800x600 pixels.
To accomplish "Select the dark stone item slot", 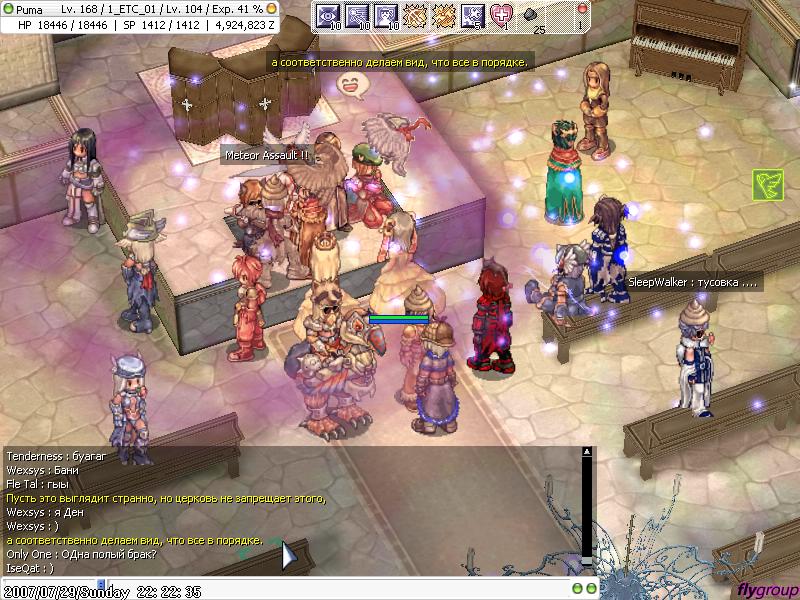I will (x=530, y=15).
